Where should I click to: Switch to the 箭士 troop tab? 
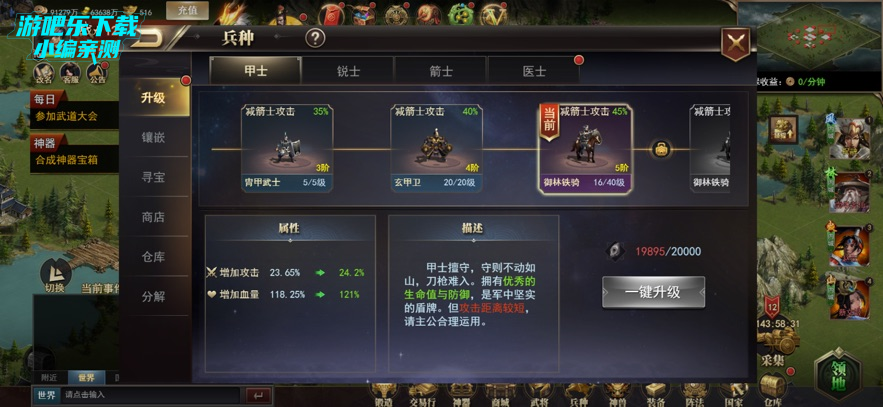[441, 71]
